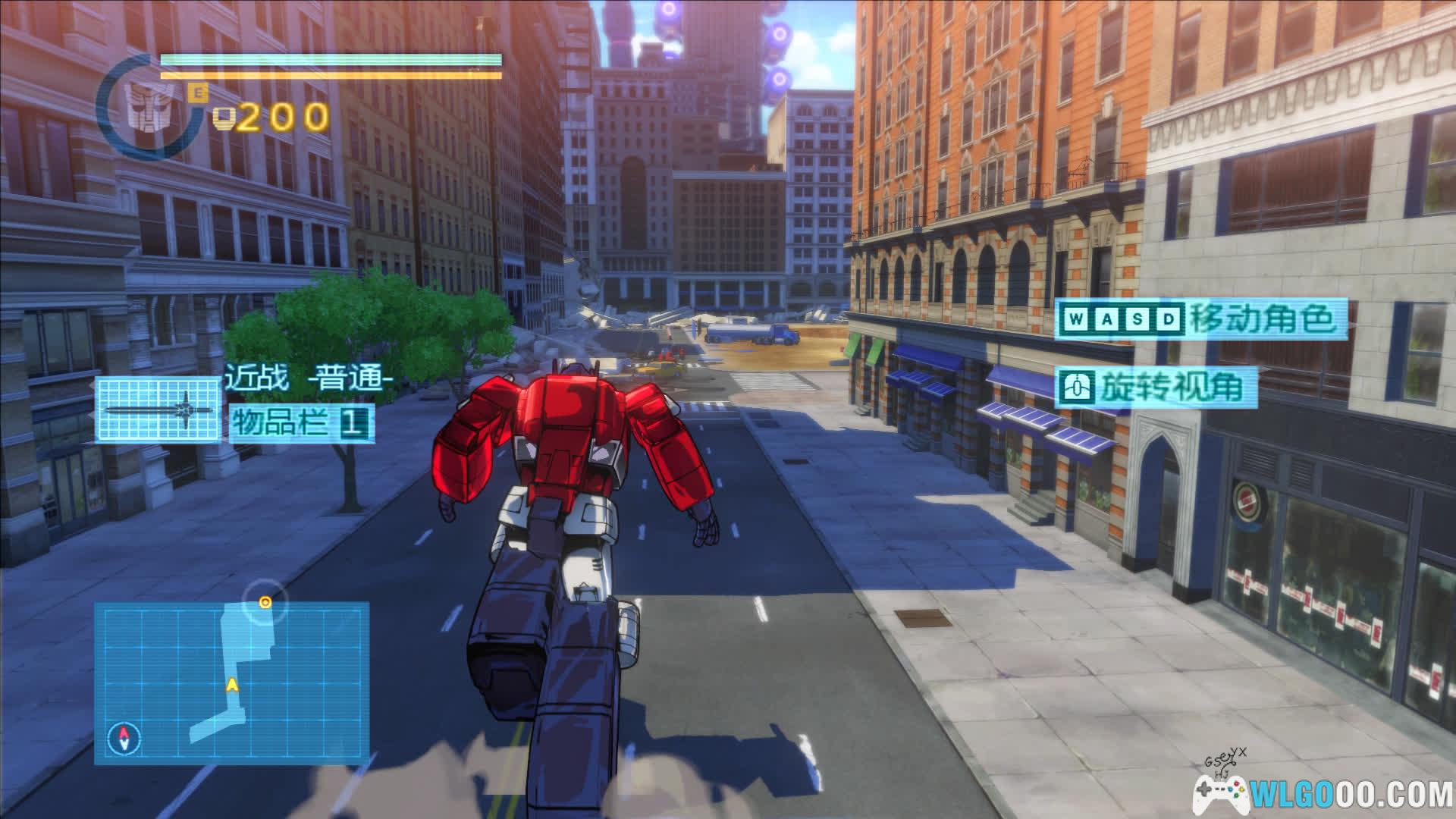The width and height of the screenshot is (1456, 819).
Task: Select the objective marker on the minimap
Action: 265,602
